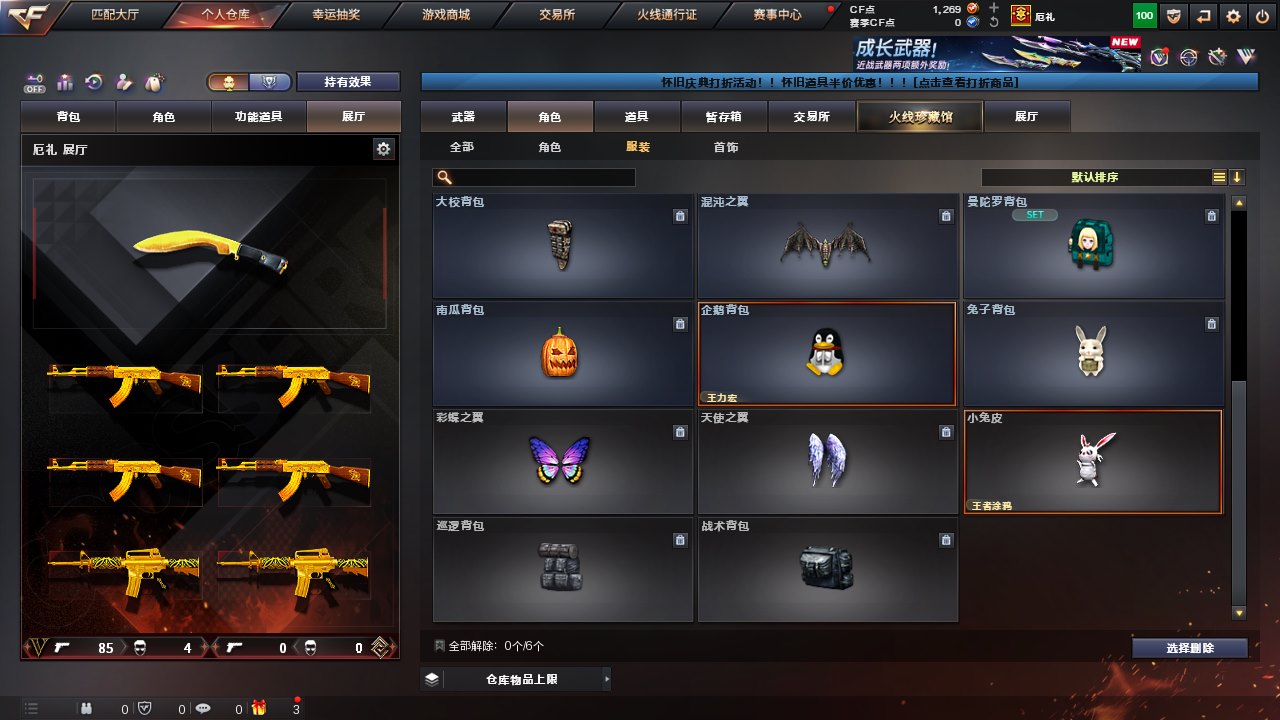This screenshot has height=720, width=1280.
Task: Open the 赛事中心 tournament center
Action: 776,15
